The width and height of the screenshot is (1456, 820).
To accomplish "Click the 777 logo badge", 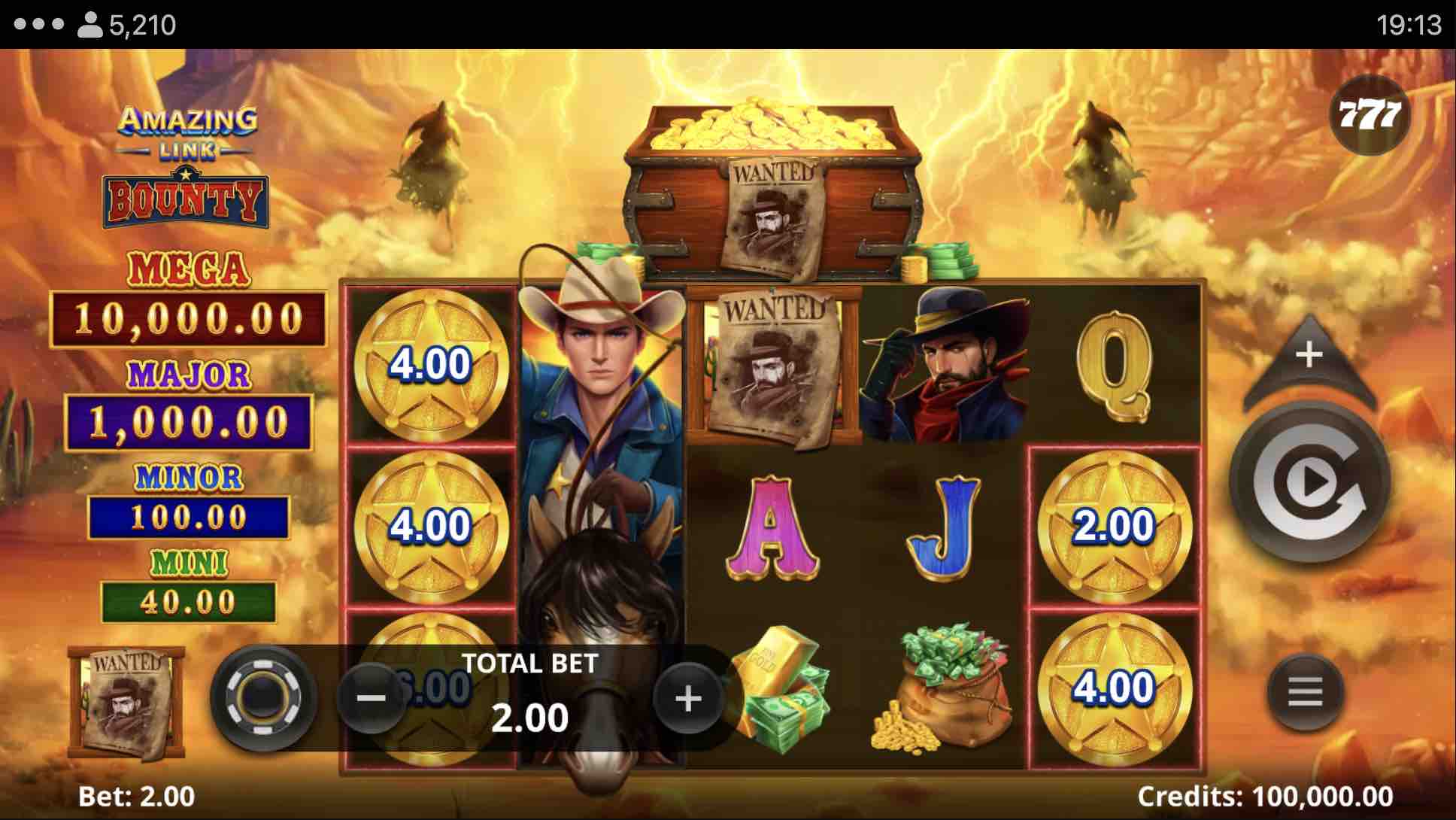I will click(1370, 115).
